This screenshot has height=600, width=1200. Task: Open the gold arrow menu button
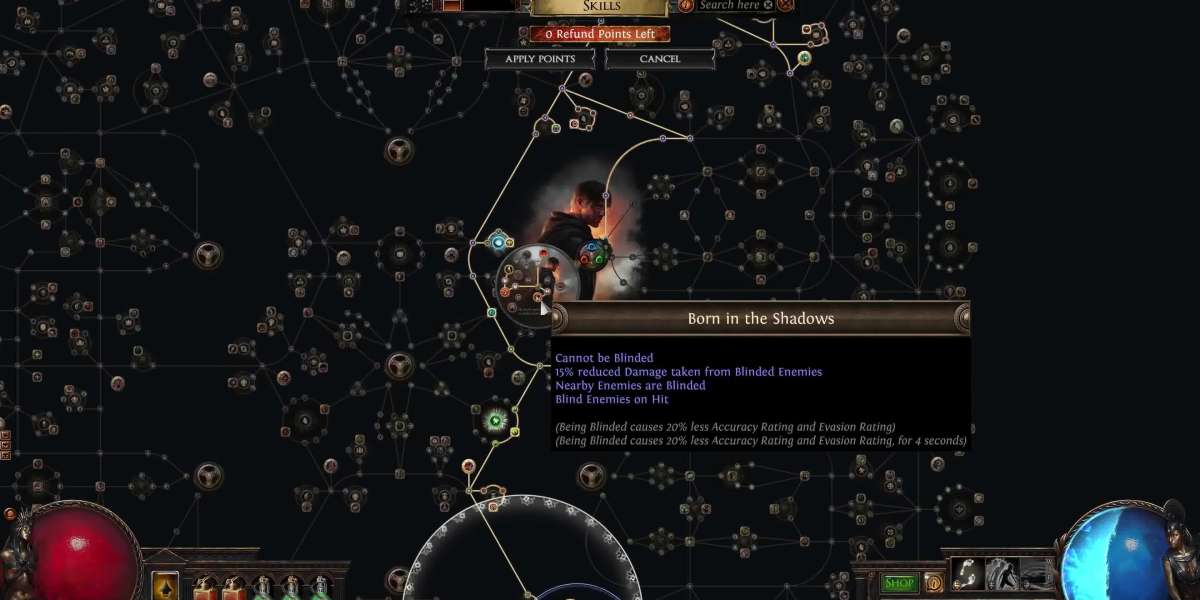pos(165,585)
